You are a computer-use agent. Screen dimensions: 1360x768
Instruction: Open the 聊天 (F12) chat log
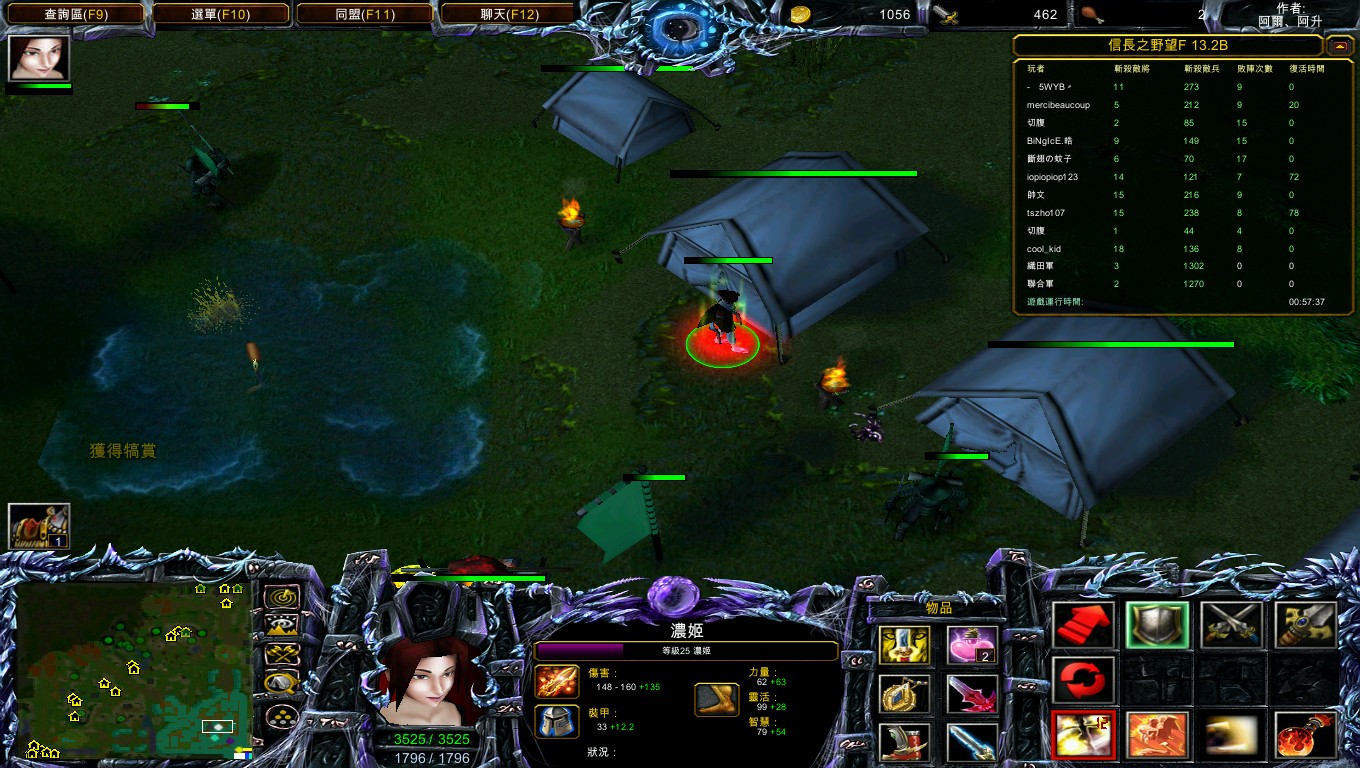(x=509, y=14)
